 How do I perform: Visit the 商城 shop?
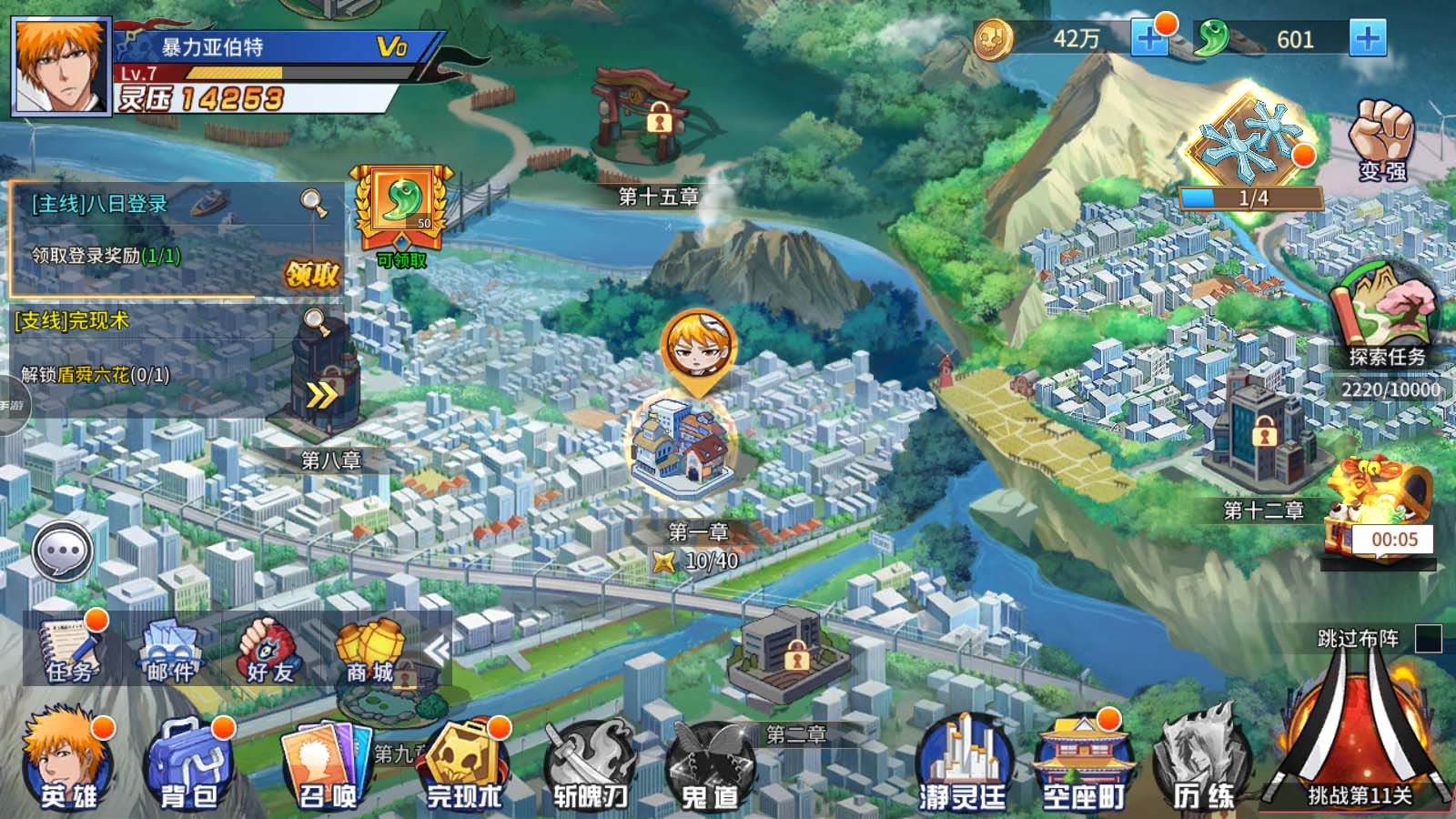coord(370,651)
